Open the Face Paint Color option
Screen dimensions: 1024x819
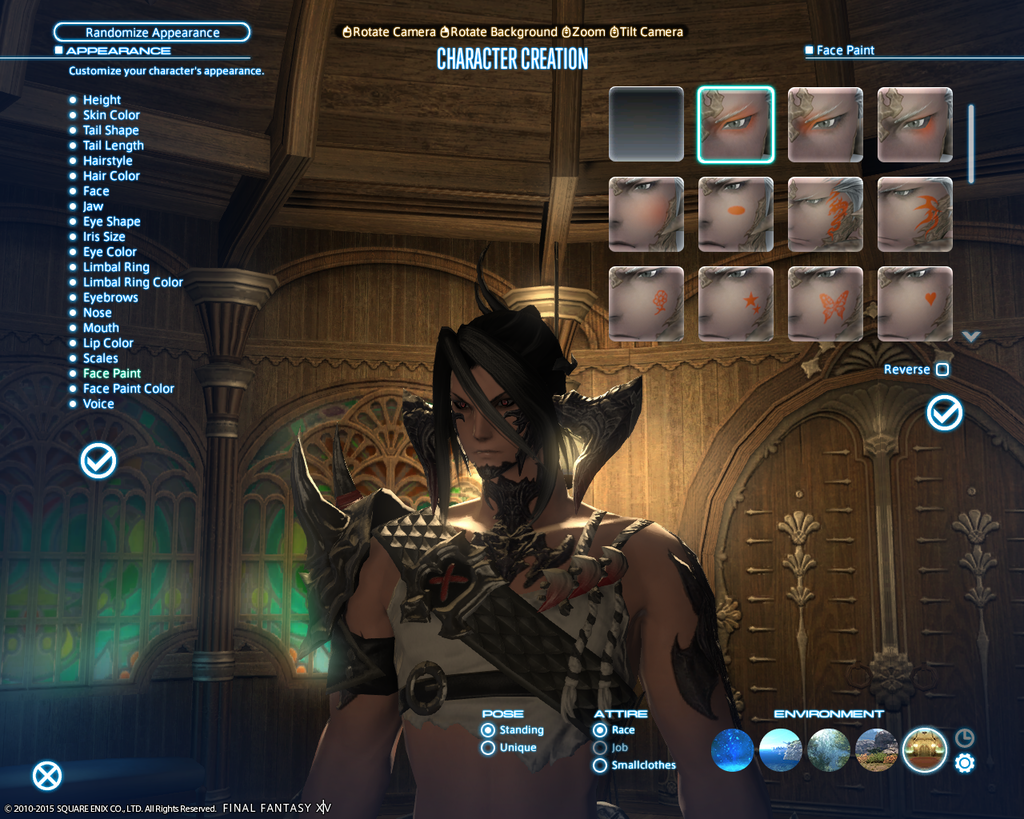pos(128,389)
